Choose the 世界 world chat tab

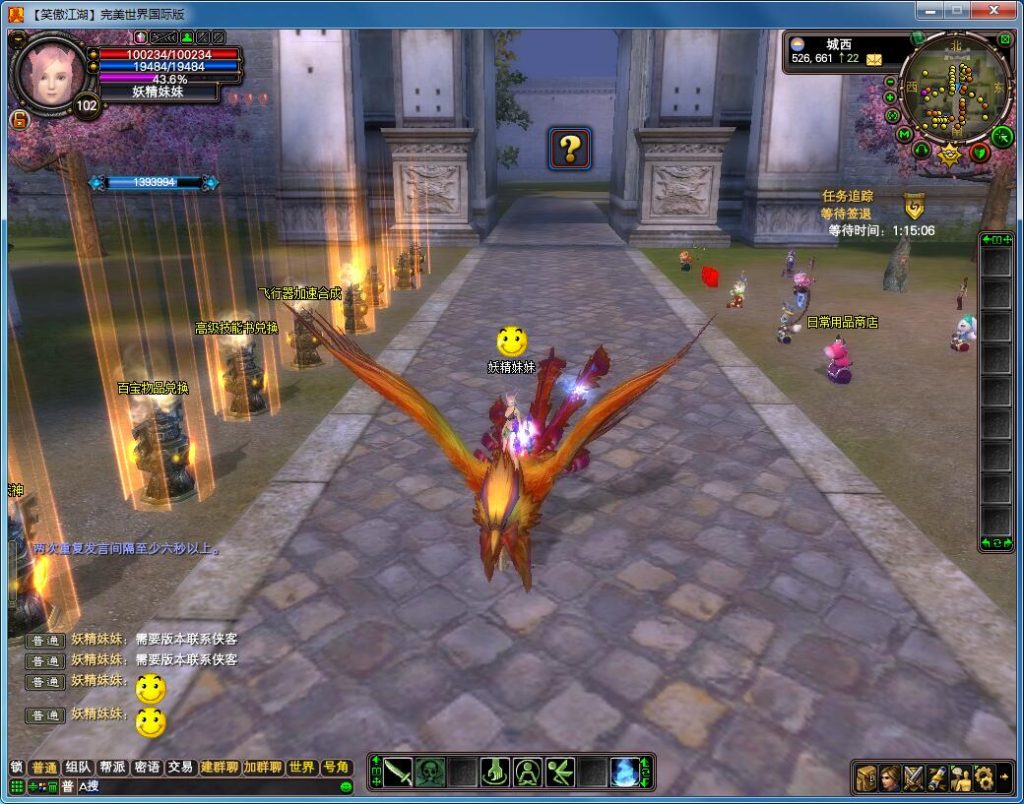tap(302, 767)
